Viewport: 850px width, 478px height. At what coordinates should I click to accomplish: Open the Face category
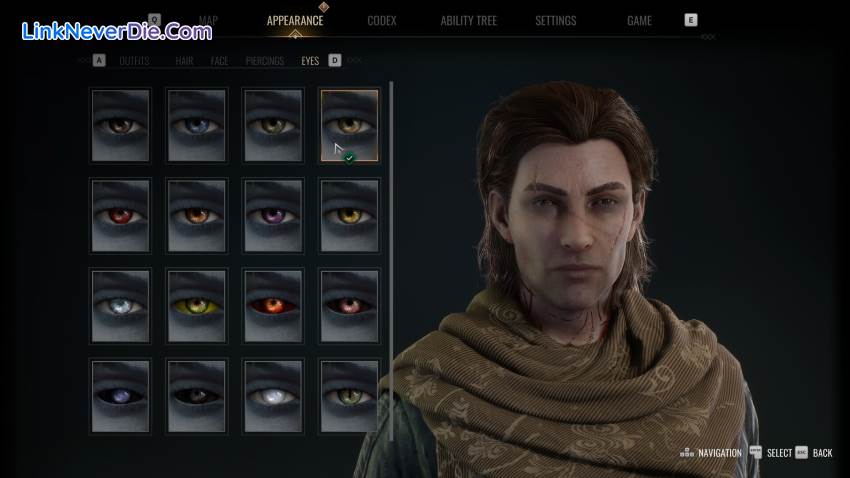tap(219, 61)
